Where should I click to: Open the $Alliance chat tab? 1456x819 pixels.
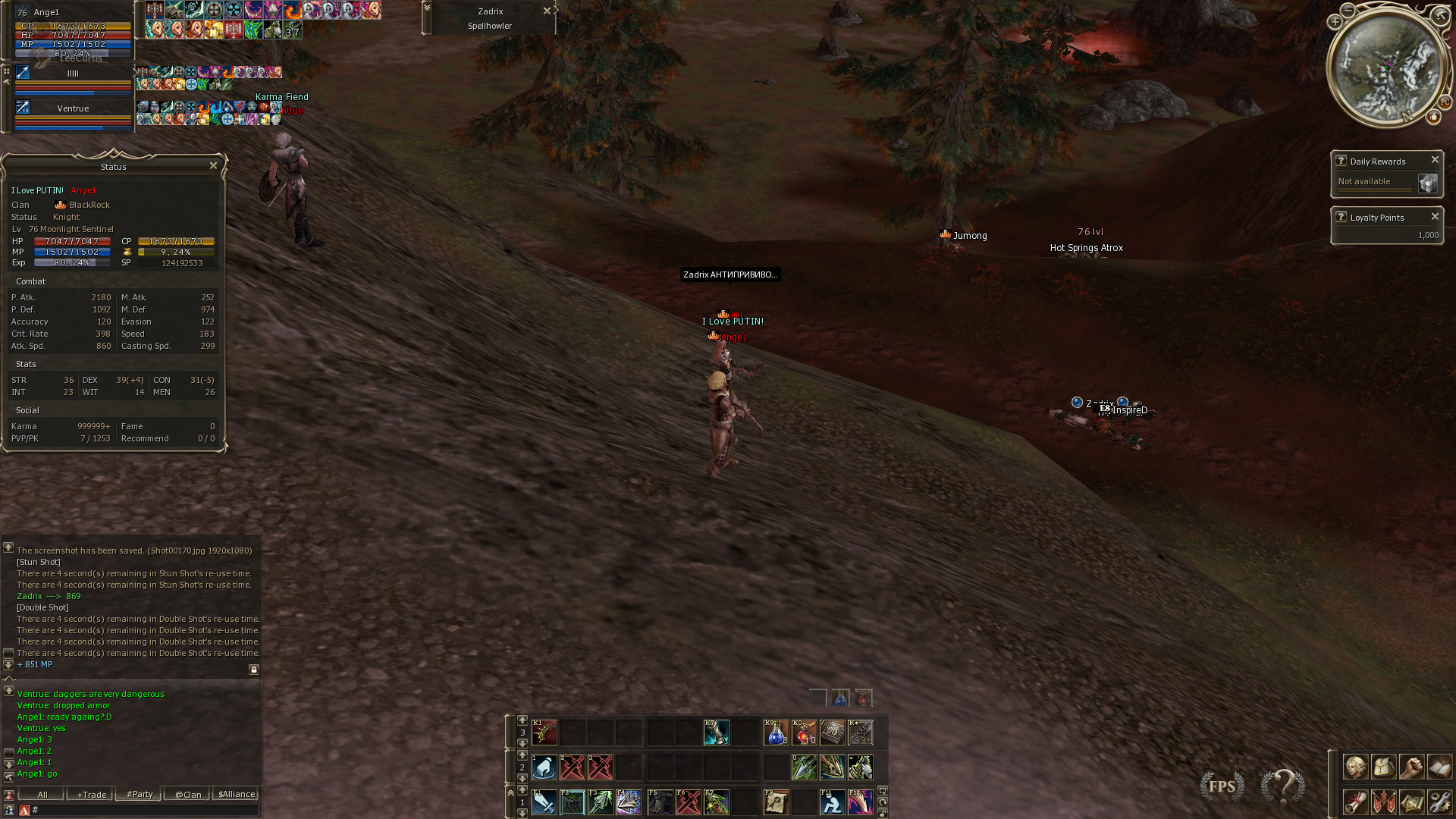click(x=237, y=795)
